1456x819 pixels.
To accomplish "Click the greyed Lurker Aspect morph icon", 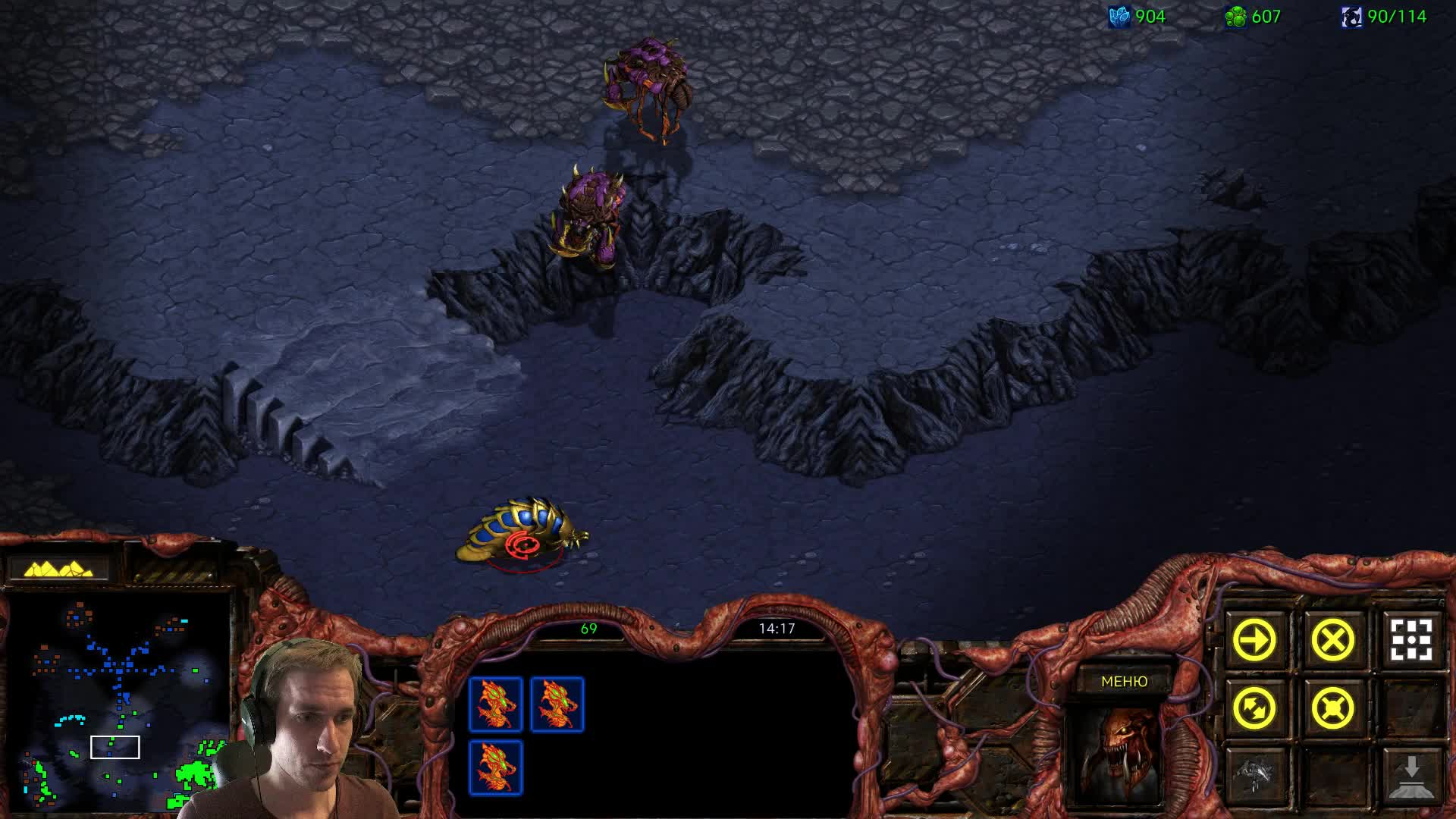I will 1254,775.
